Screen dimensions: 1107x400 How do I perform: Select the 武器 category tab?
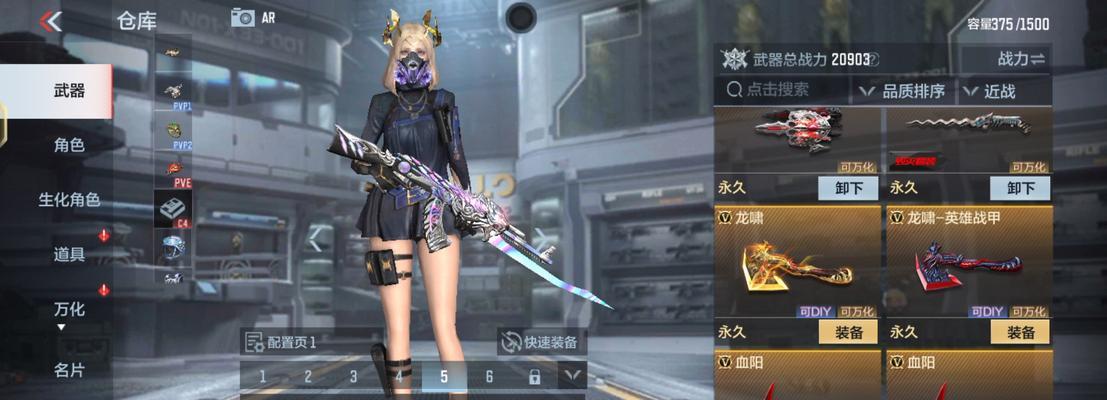(x=68, y=91)
